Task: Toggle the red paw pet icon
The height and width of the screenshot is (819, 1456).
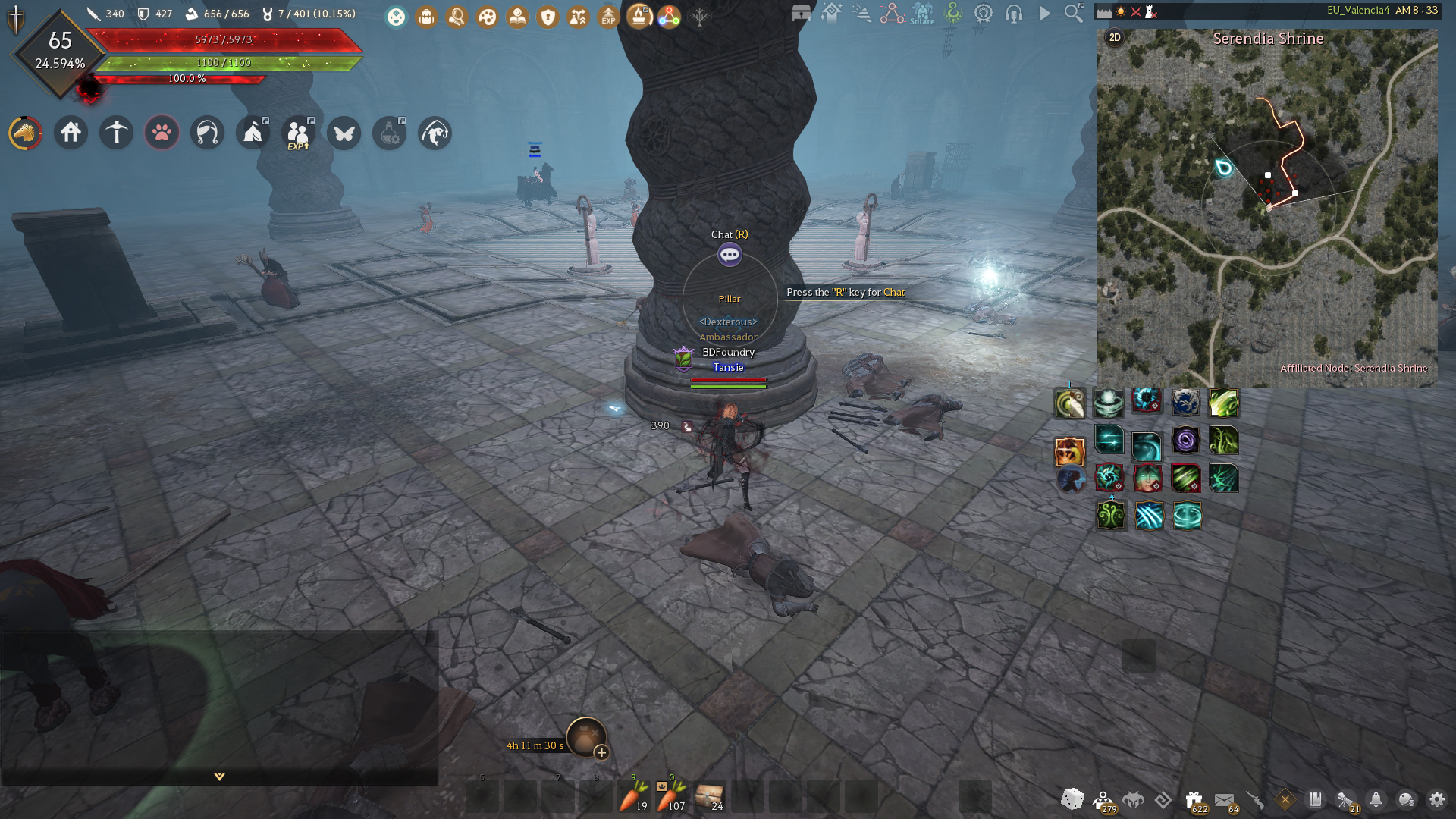Action: tap(162, 133)
